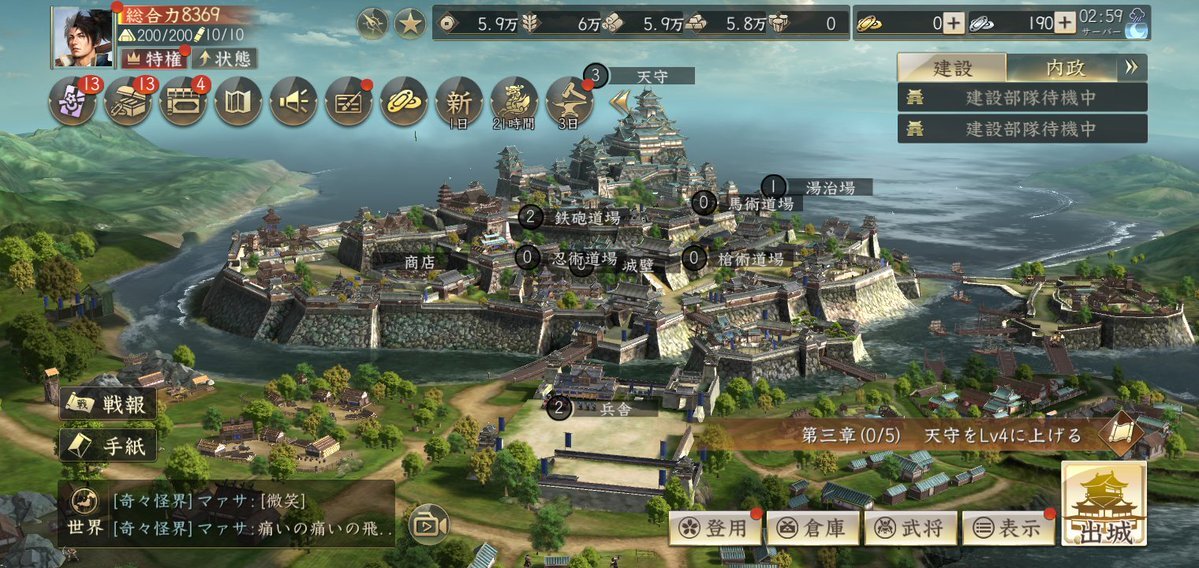
Task: Click the 新 new-player event icon
Action: pyautogui.click(x=459, y=101)
